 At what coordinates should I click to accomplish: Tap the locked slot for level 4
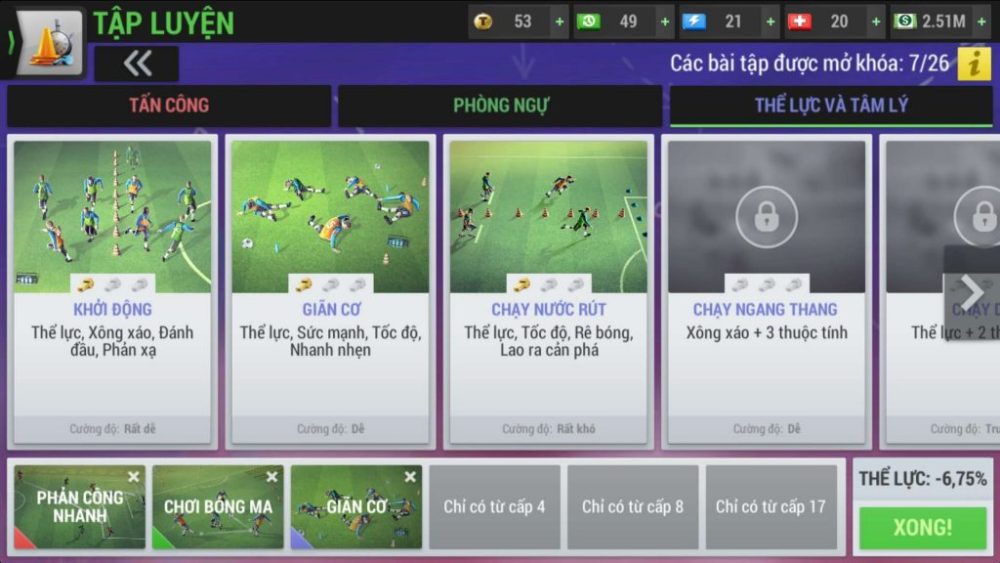(495, 507)
